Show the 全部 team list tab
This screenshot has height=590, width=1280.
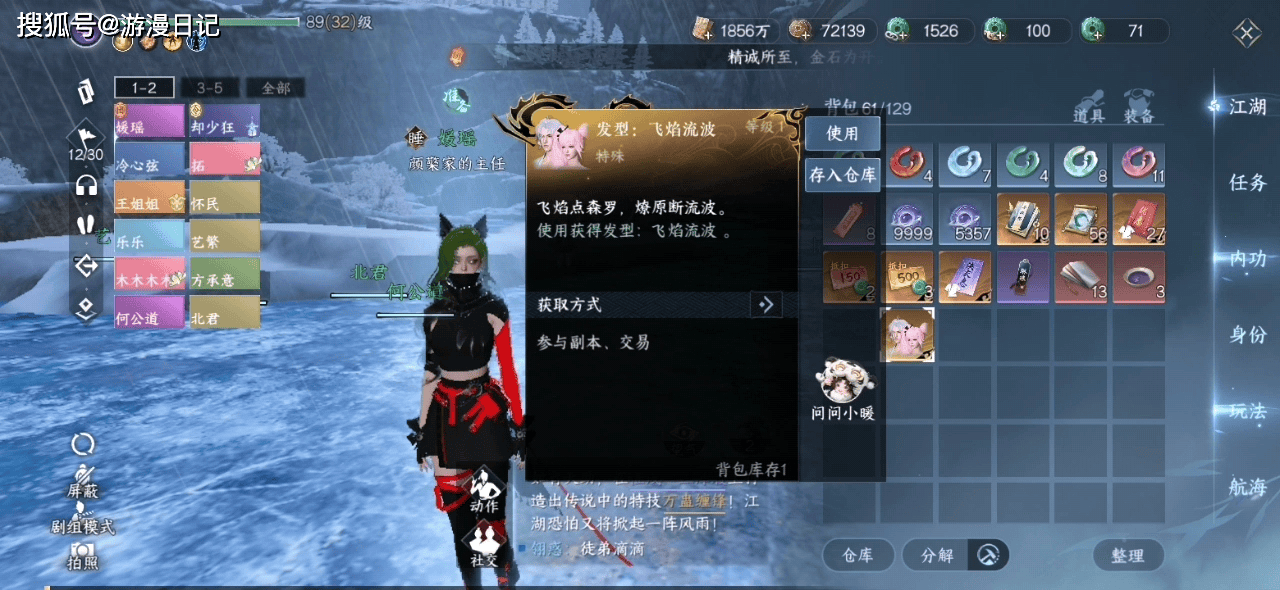(275, 88)
